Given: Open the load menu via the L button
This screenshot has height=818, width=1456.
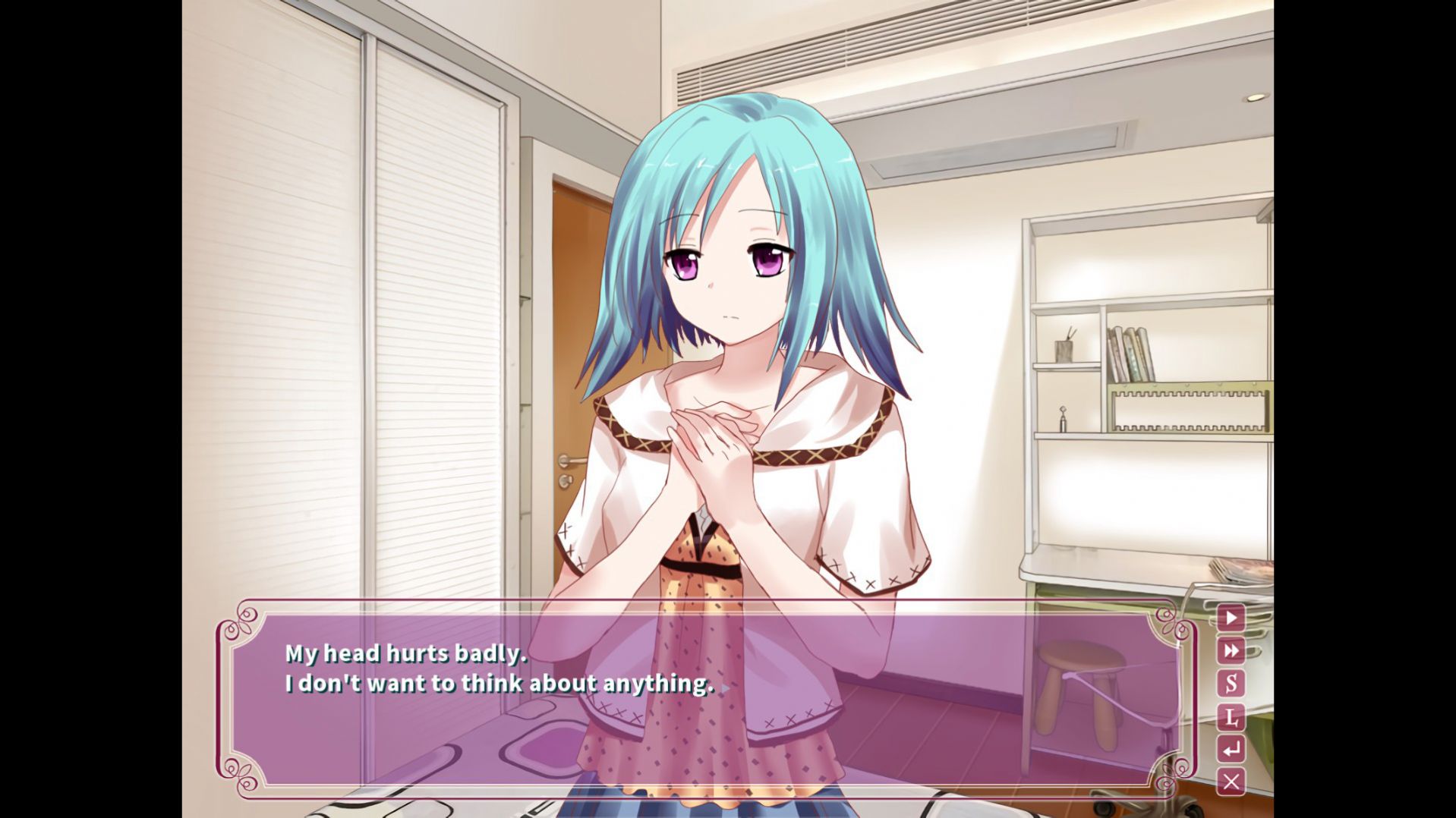Looking at the screenshot, I should pyautogui.click(x=1231, y=716).
